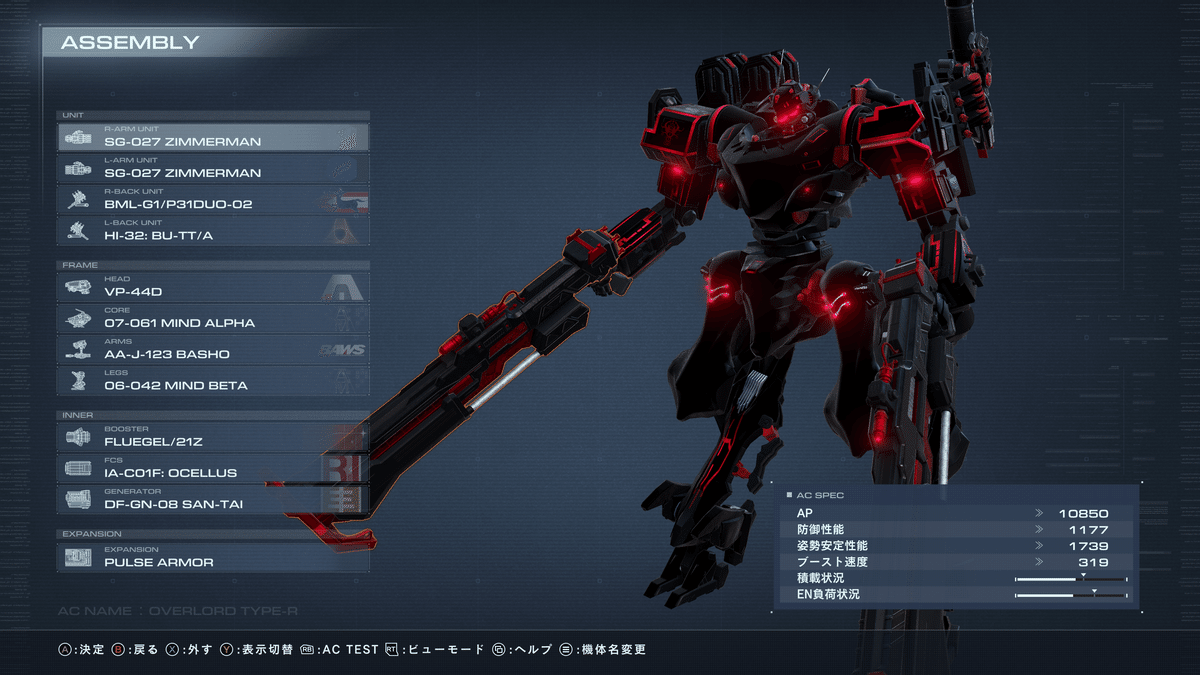Open the CORE slot 07-061 MIND ALPHA

pyautogui.click(x=213, y=318)
